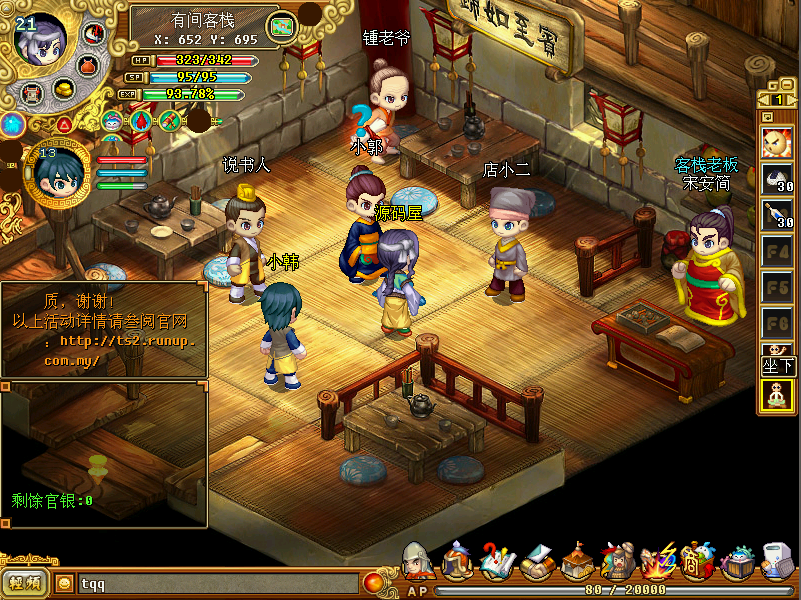The width and height of the screenshot is (801, 600).
Task: Open the shop icon with 商 sign
Action: click(x=697, y=562)
